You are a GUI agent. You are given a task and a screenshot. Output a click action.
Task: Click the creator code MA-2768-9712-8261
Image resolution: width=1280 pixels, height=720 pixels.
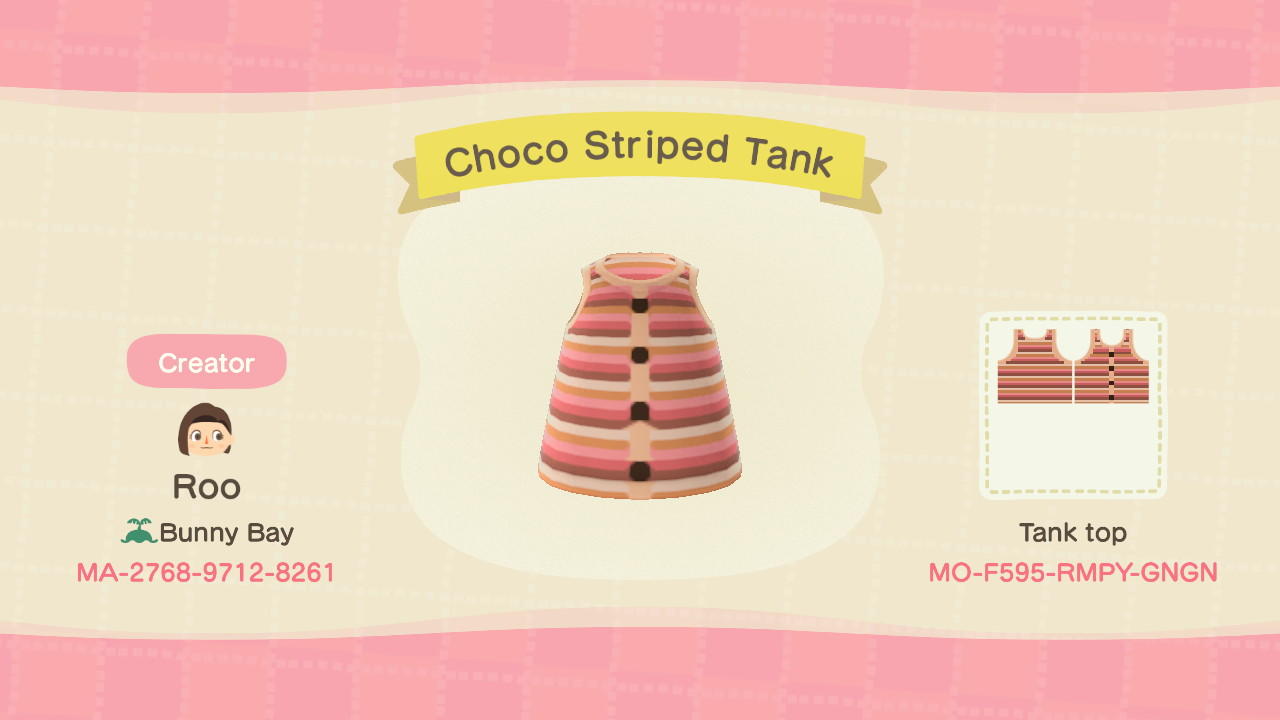coord(206,573)
